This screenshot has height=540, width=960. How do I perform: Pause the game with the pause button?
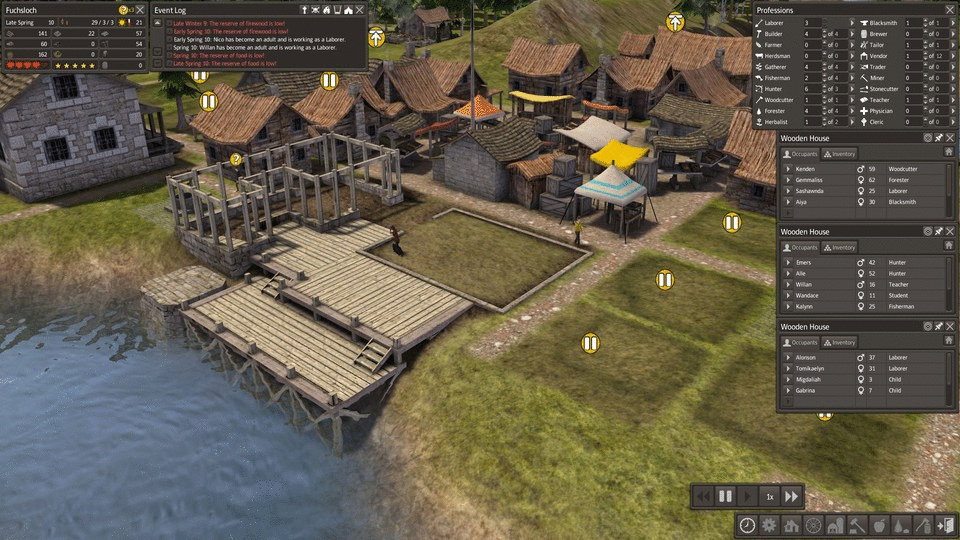click(726, 496)
